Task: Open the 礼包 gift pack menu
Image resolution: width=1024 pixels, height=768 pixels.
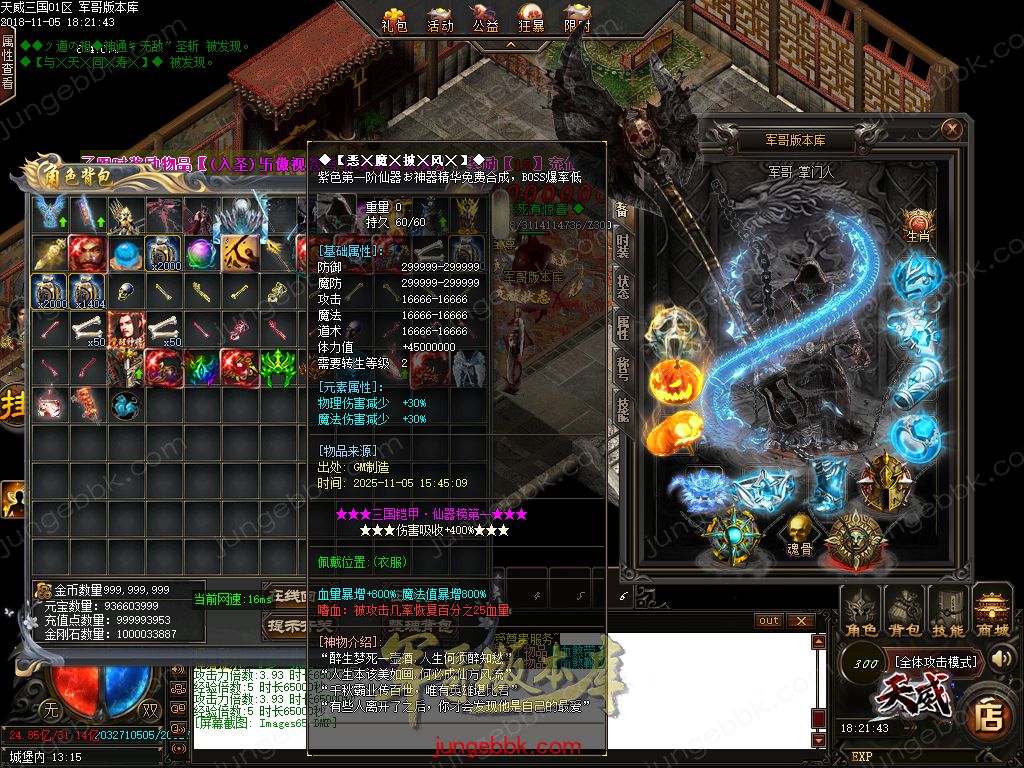Action: tap(395, 19)
